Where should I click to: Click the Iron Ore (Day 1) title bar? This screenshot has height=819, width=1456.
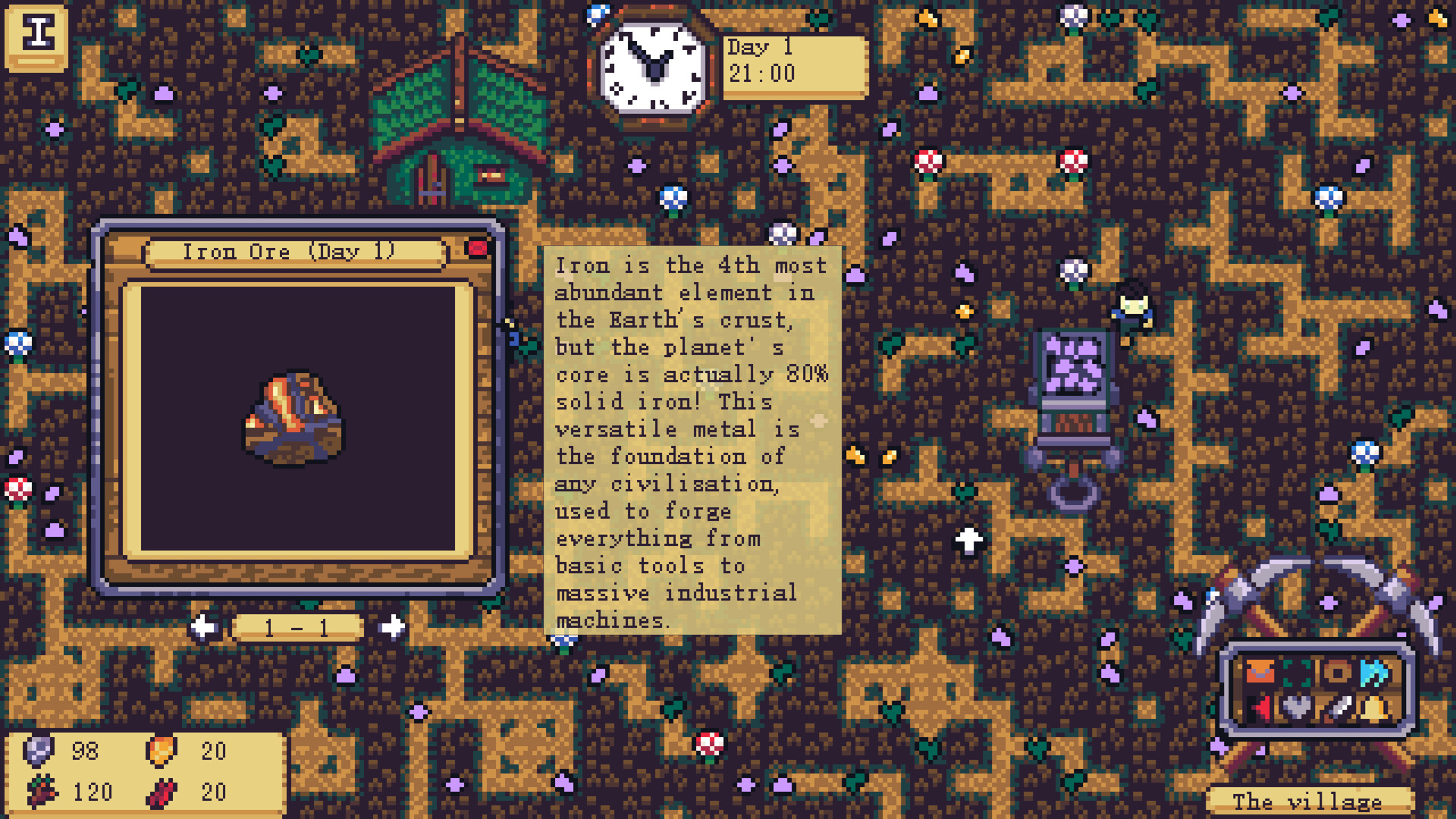[292, 251]
